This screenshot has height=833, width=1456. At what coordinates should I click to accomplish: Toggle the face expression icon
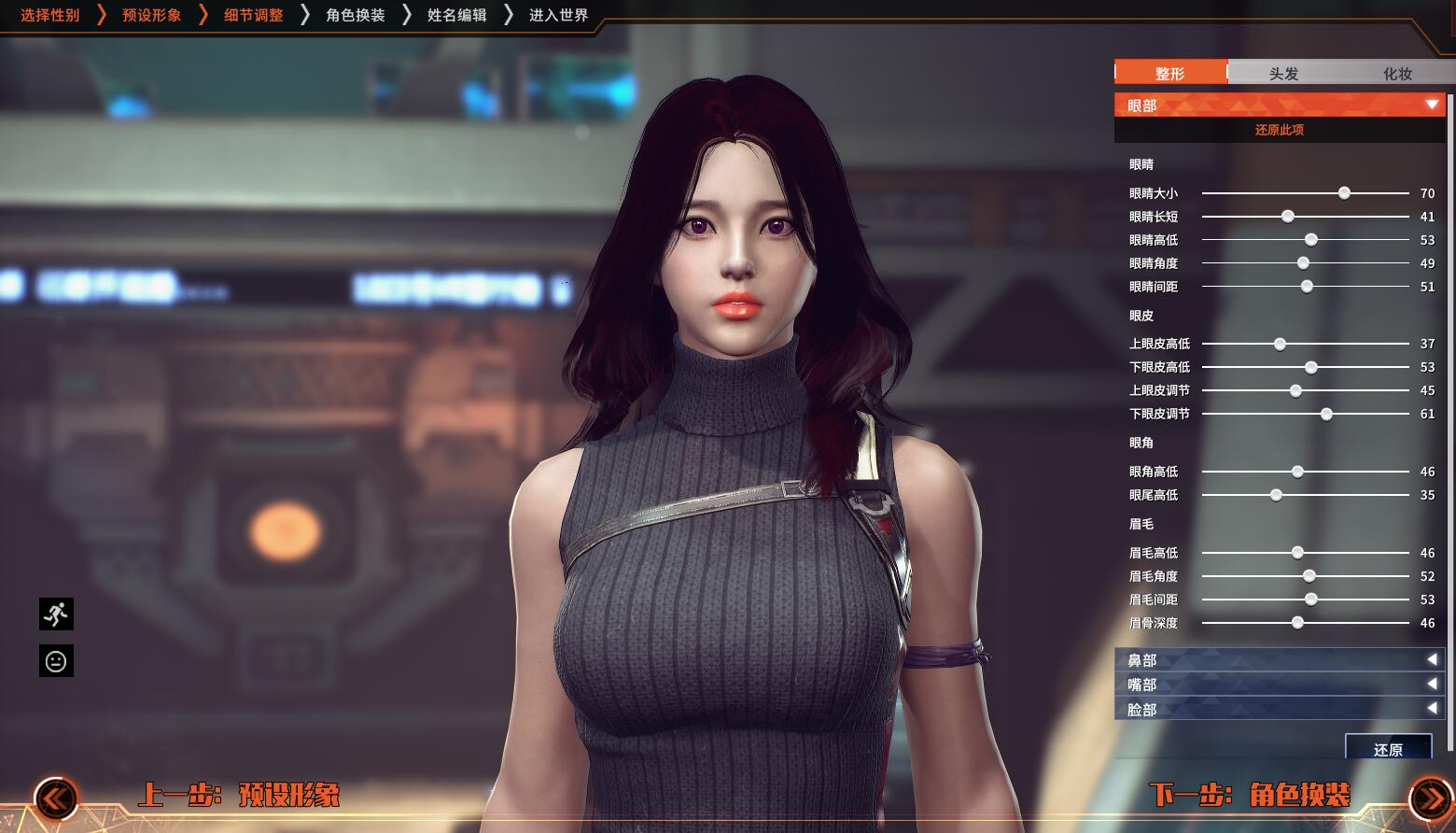click(x=56, y=661)
